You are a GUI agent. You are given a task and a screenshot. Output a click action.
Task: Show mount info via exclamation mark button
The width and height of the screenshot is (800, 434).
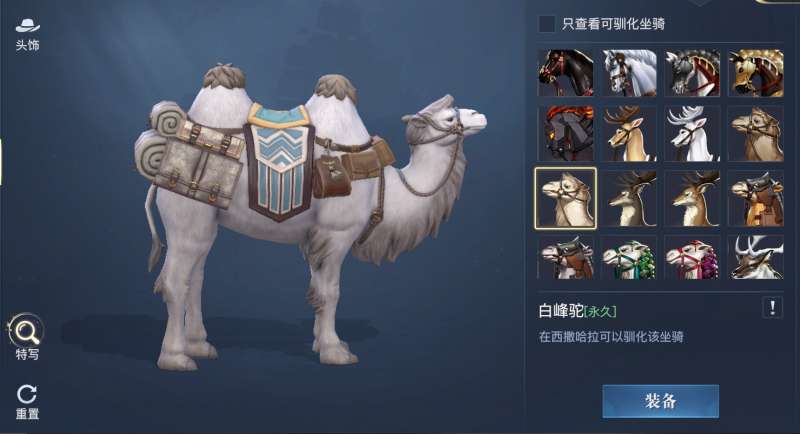coord(772,307)
